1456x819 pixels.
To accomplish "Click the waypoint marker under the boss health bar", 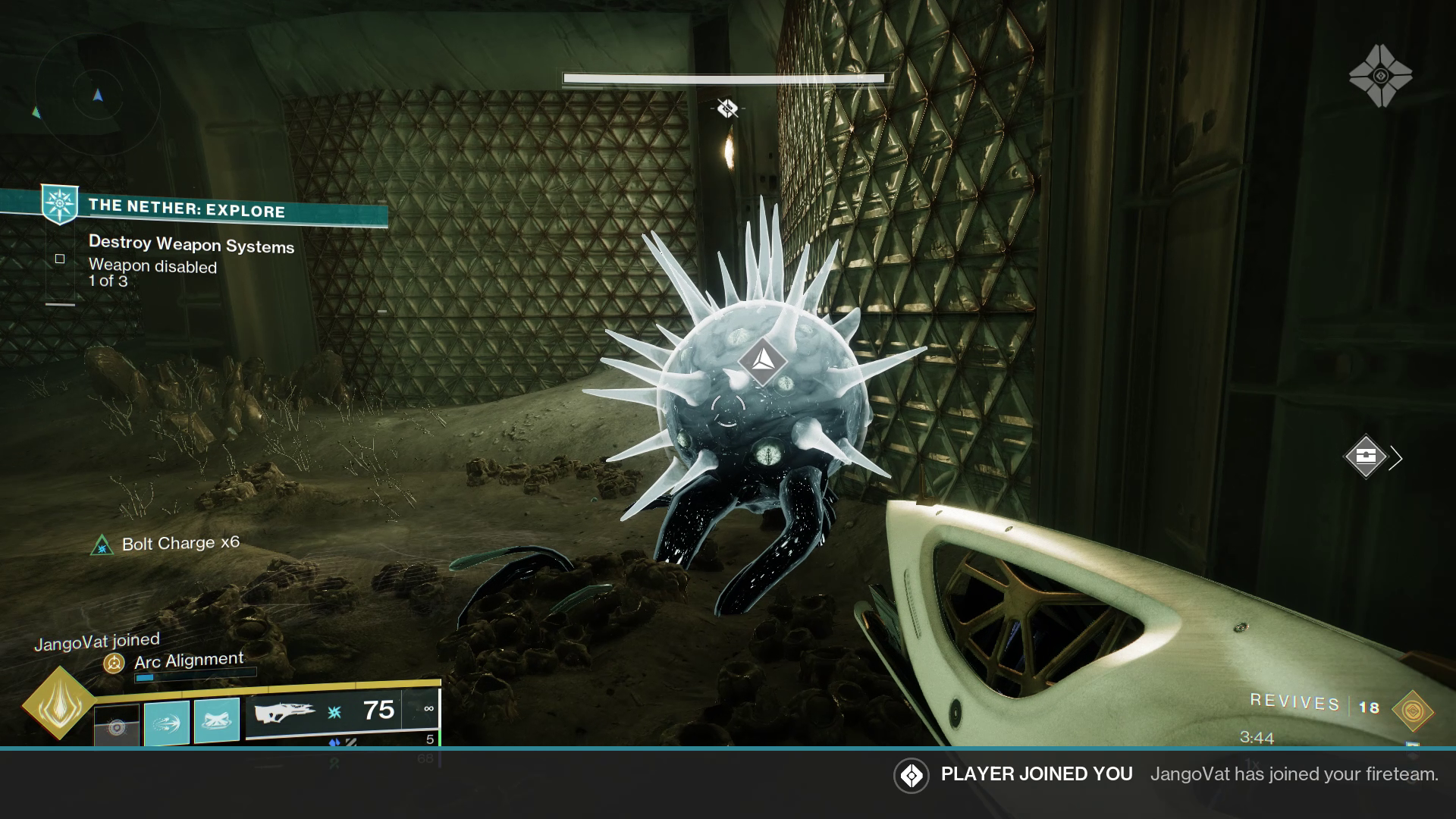I will [x=726, y=108].
